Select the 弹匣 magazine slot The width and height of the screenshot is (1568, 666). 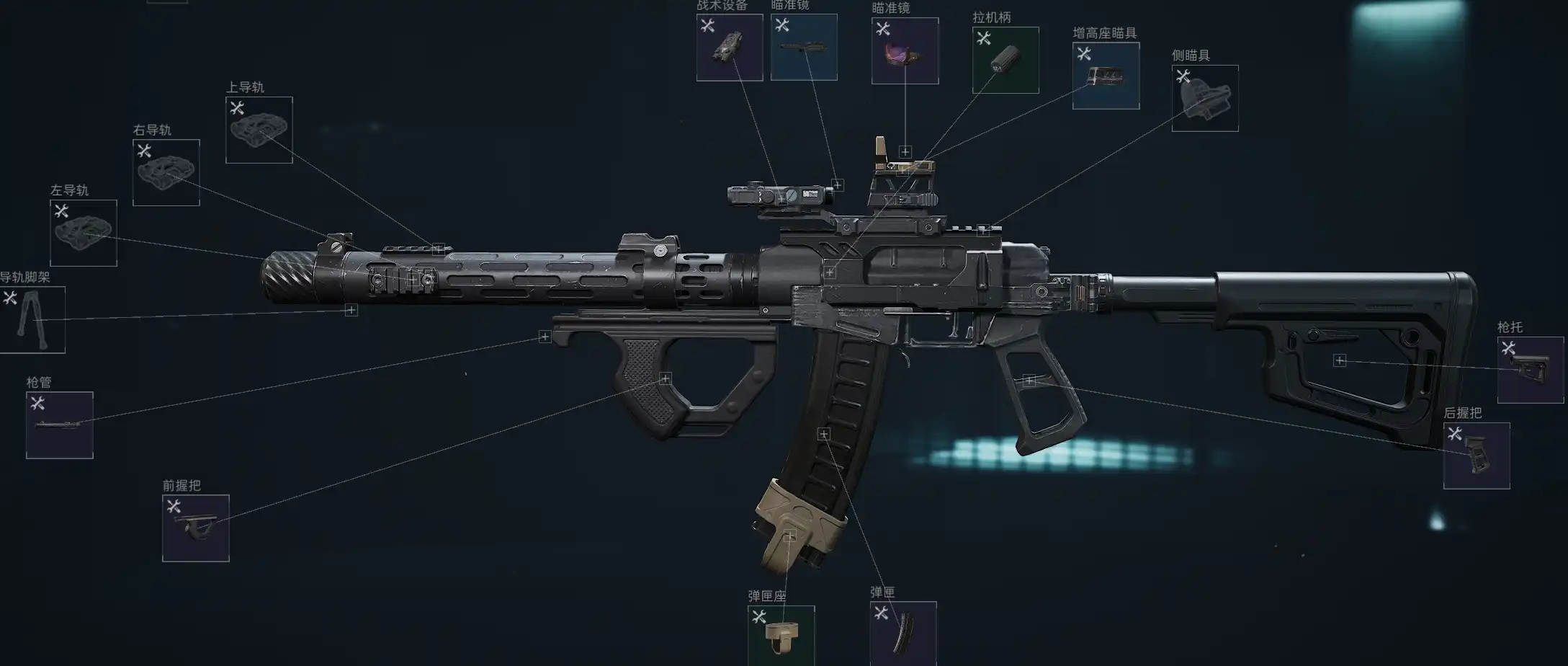[x=903, y=634]
